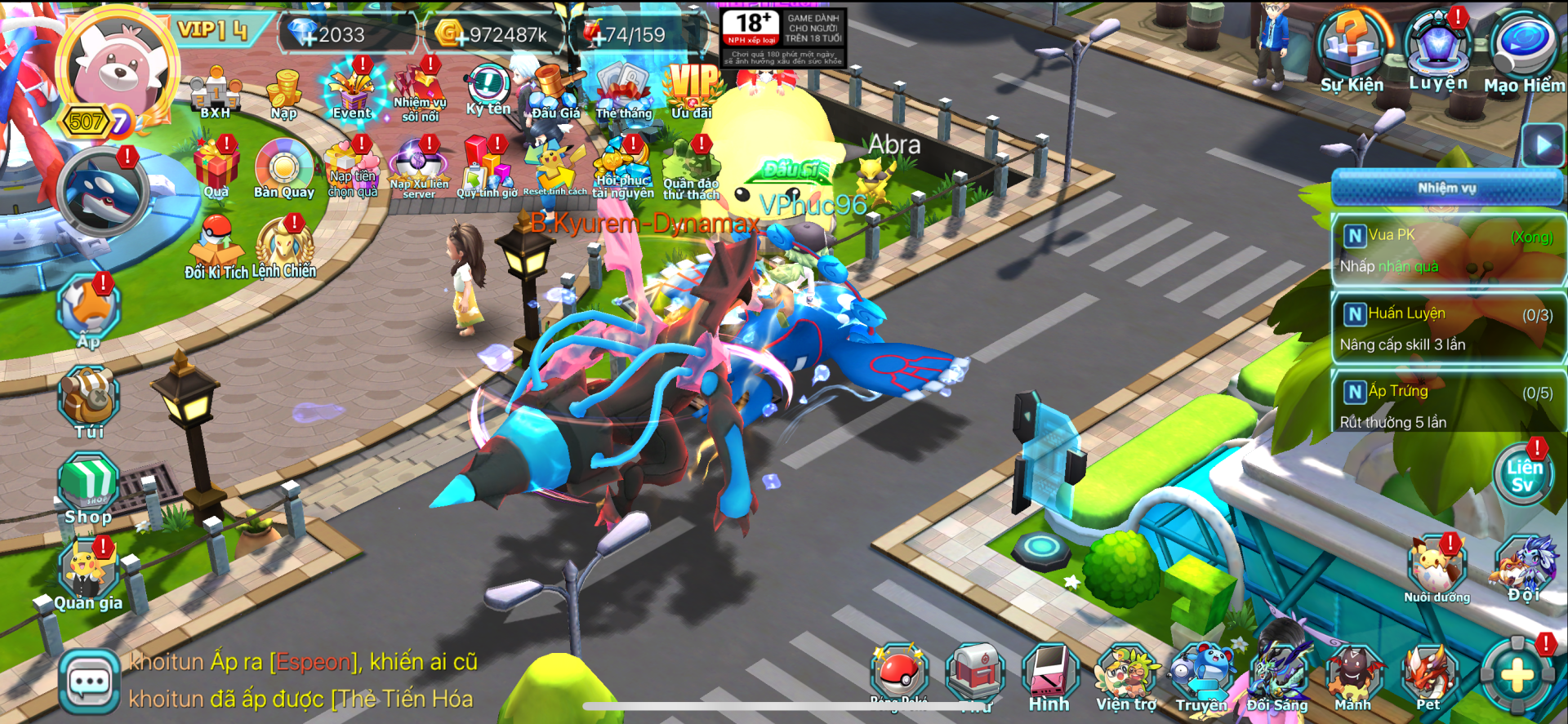Open the Shop
Viewport: 1568px width, 724px height.
click(x=88, y=488)
